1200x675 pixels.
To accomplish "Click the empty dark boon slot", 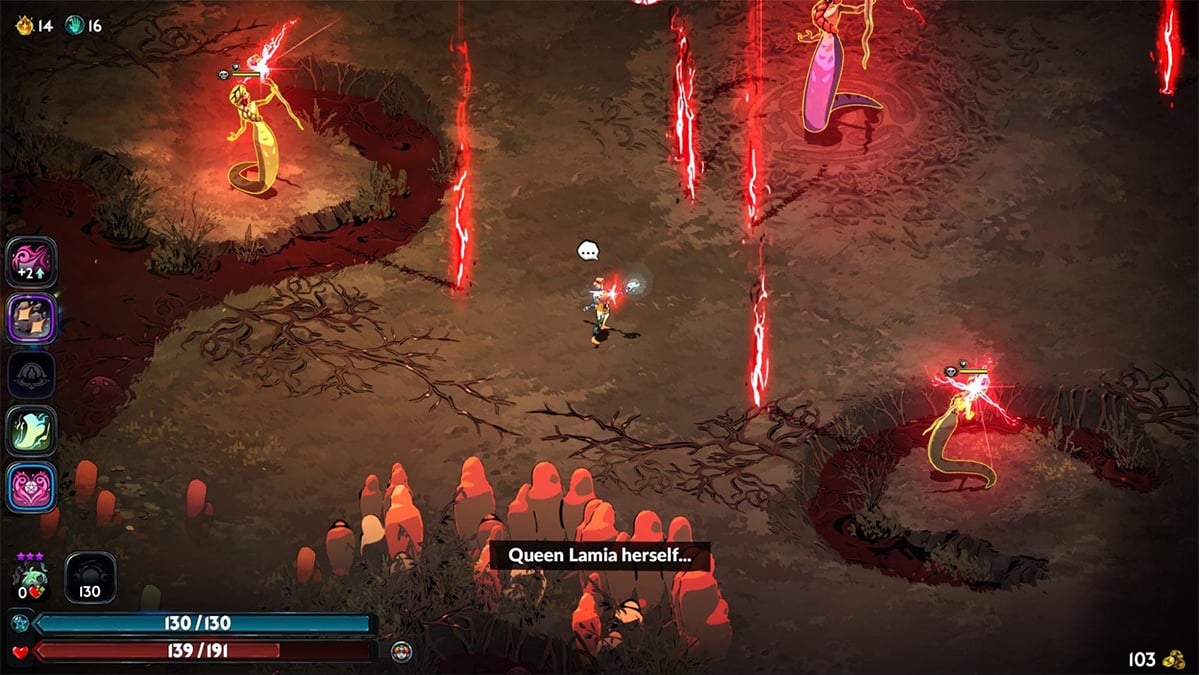I will (x=31, y=376).
